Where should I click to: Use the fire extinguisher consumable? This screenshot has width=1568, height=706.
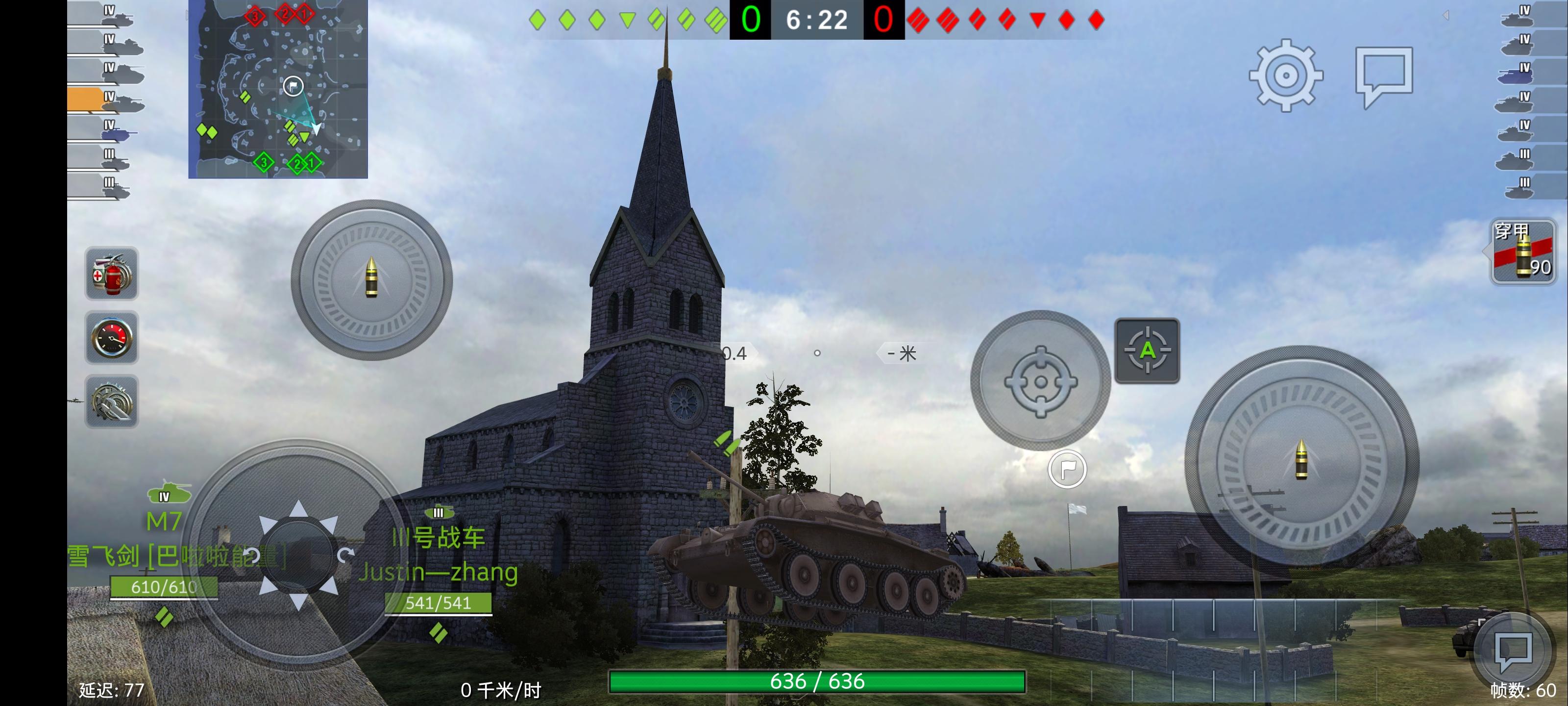(111, 274)
